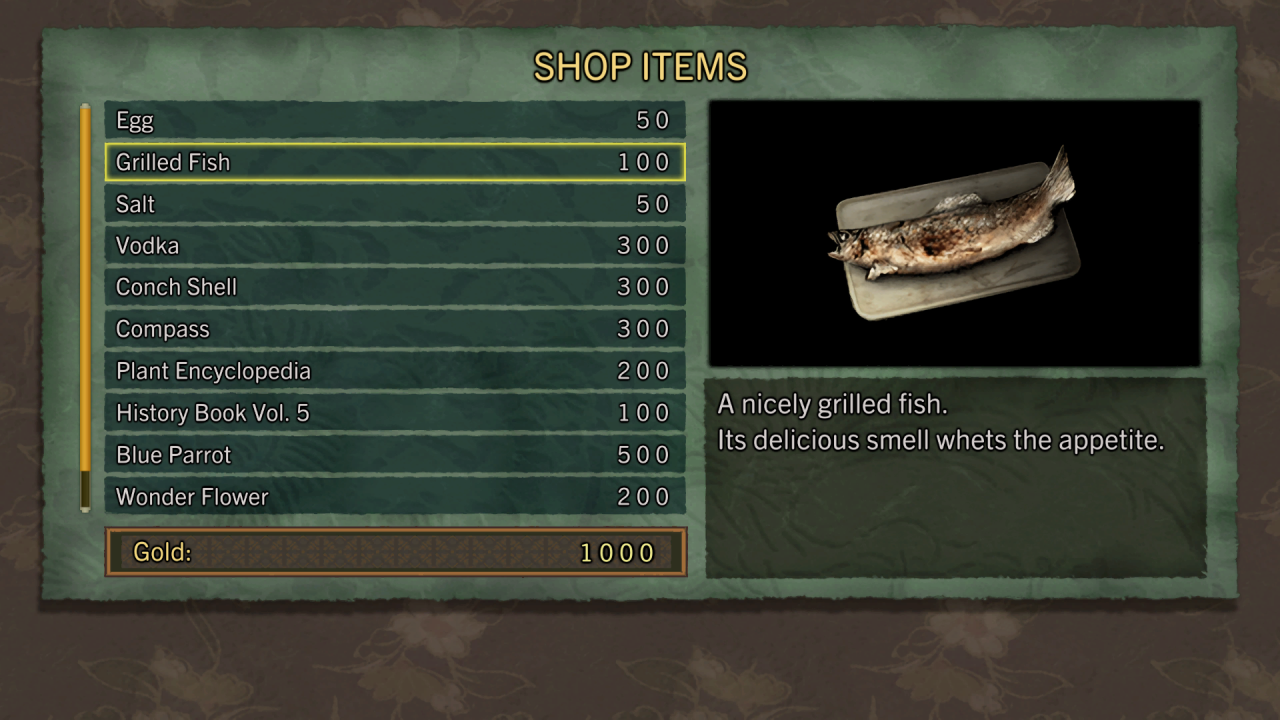Viewport: 1280px width, 720px height.
Task: Pick History Book Vol. 5
Action: (x=395, y=413)
